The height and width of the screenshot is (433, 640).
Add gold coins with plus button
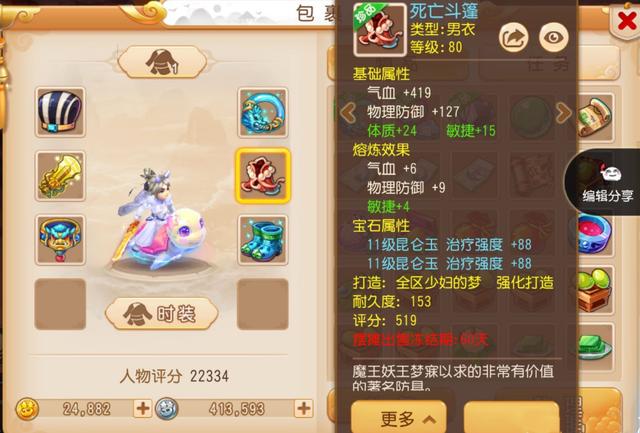point(142,408)
